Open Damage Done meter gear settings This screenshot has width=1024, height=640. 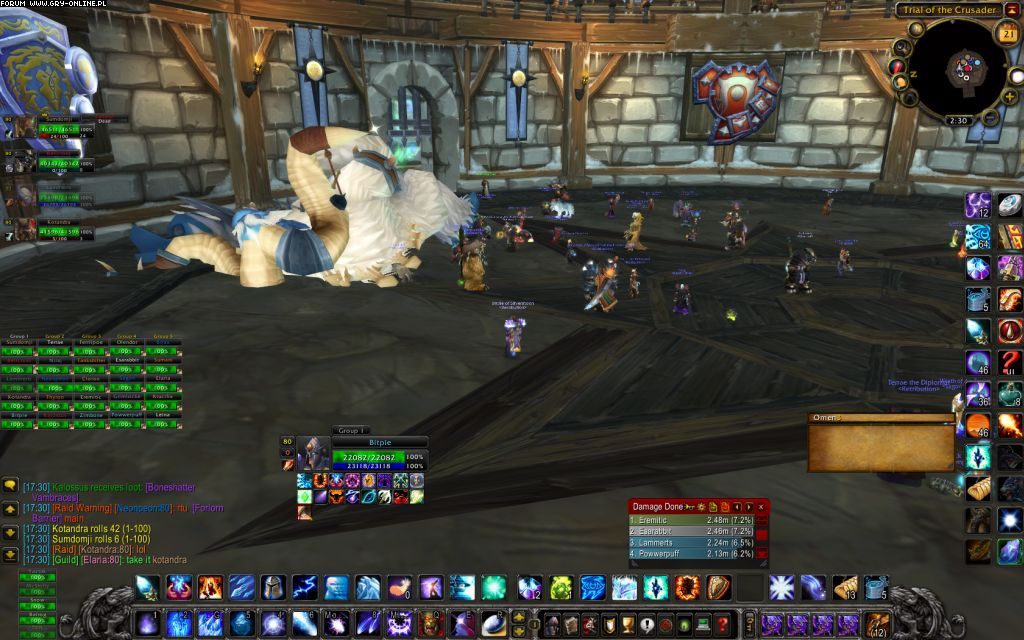coord(701,507)
